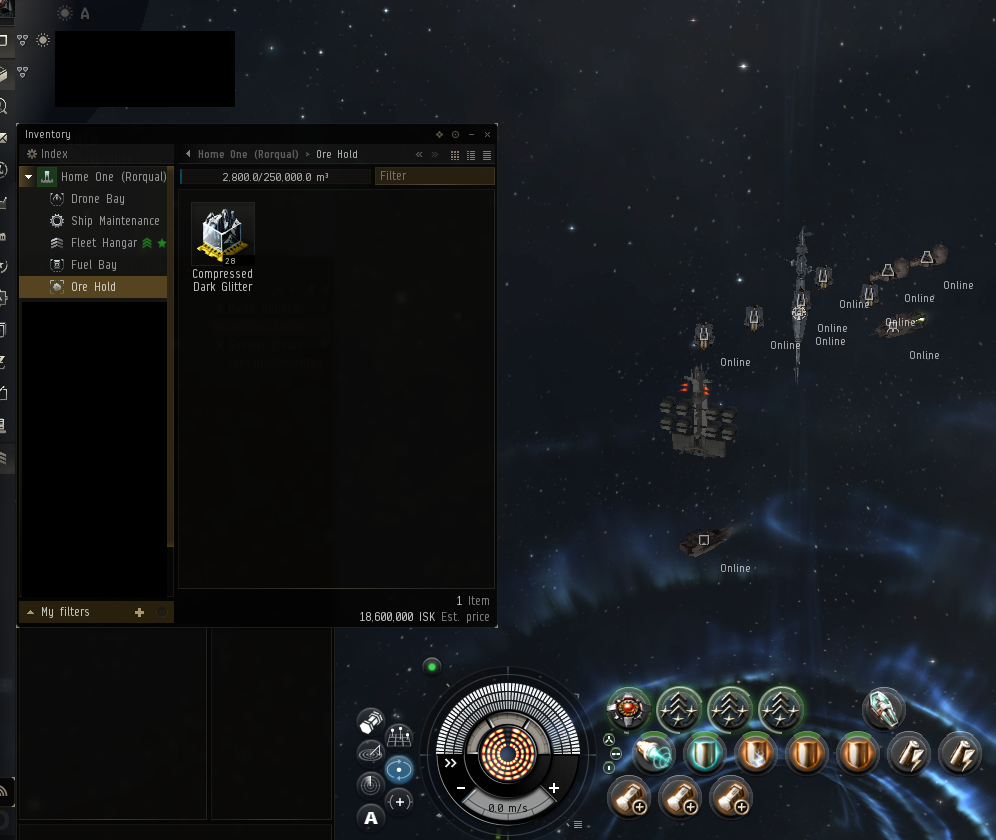Image resolution: width=996 pixels, height=840 pixels.
Task: Add a new filter under My filters
Action: pyautogui.click(x=139, y=612)
